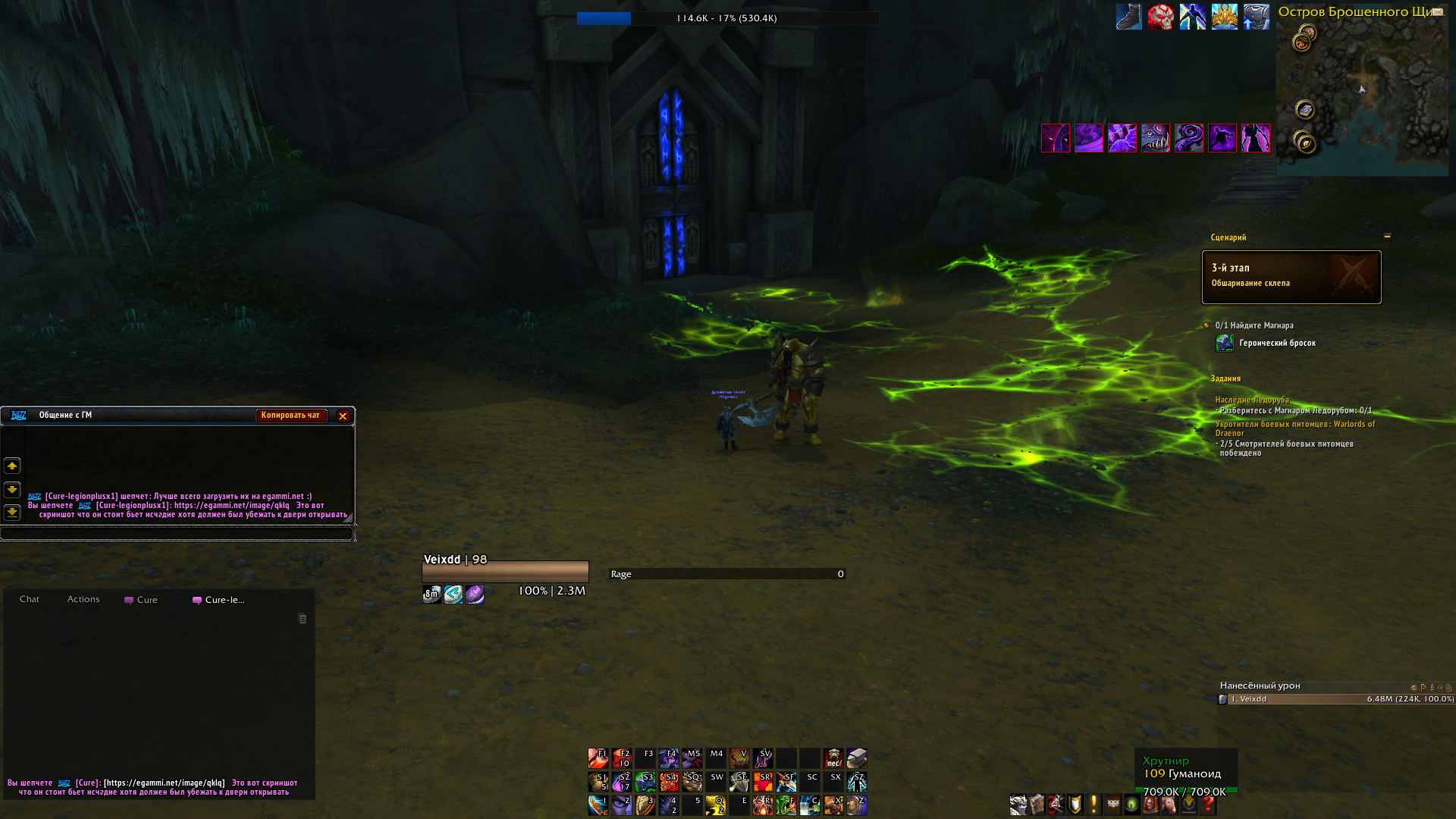The width and height of the screenshot is (1456, 819).
Task: Click the anvil icon on action bar
Action: click(857, 758)
